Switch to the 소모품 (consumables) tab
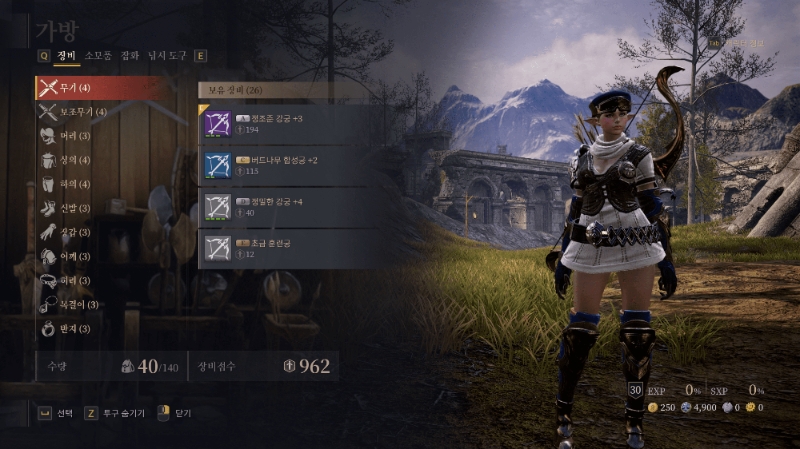This screenshot has width=800, height=449. [x=98, y=56]
